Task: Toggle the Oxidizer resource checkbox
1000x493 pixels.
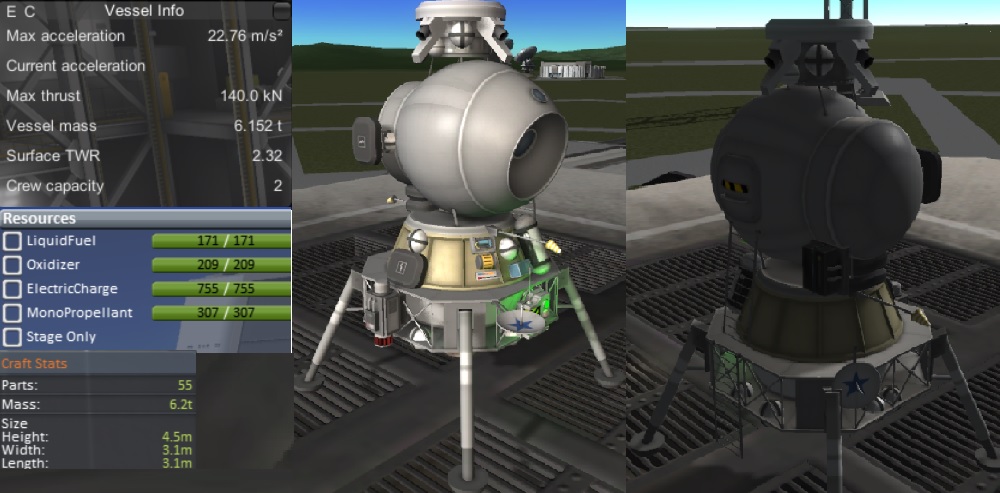Action: point(13,265)
